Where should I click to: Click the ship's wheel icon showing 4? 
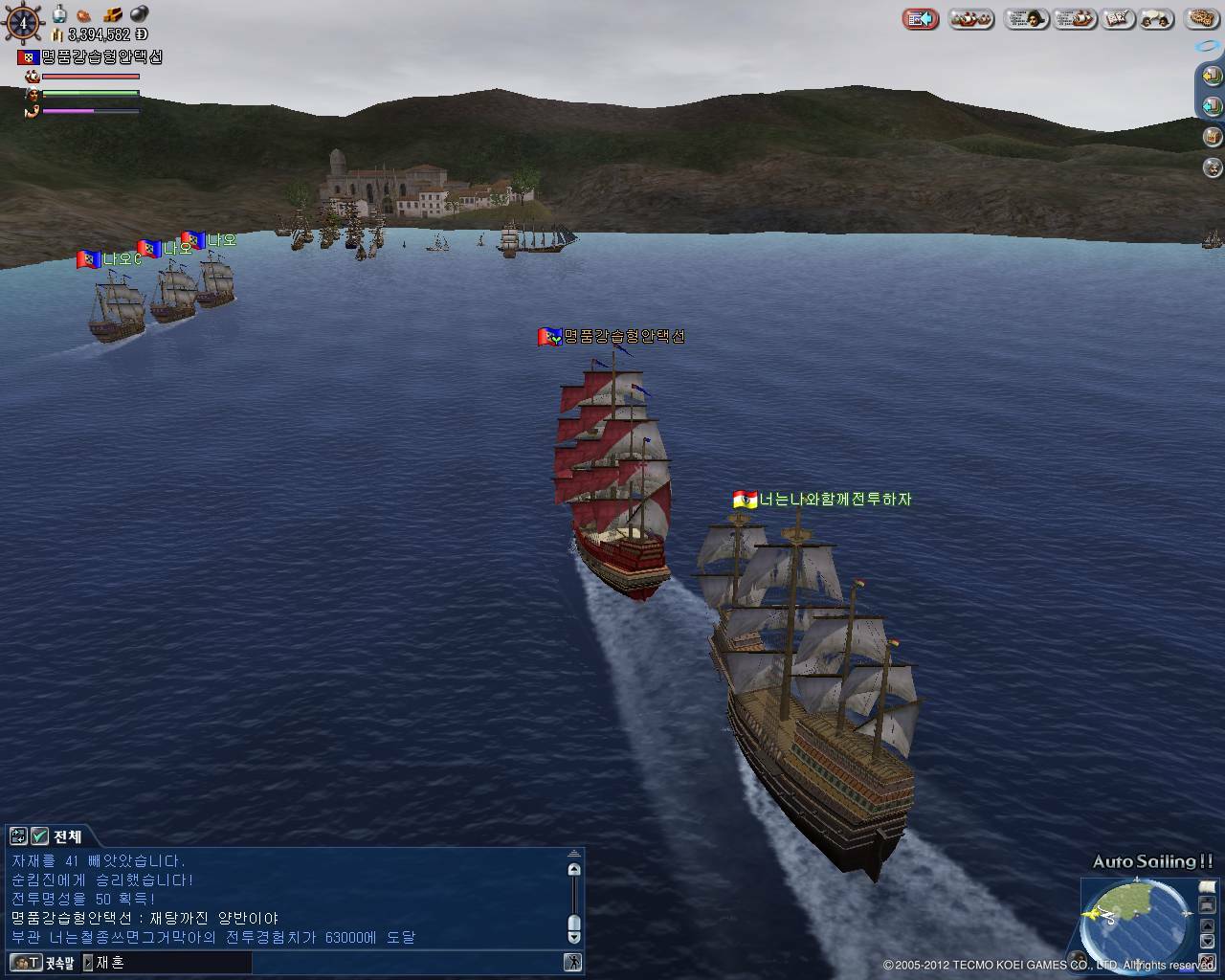click(23, 21)
